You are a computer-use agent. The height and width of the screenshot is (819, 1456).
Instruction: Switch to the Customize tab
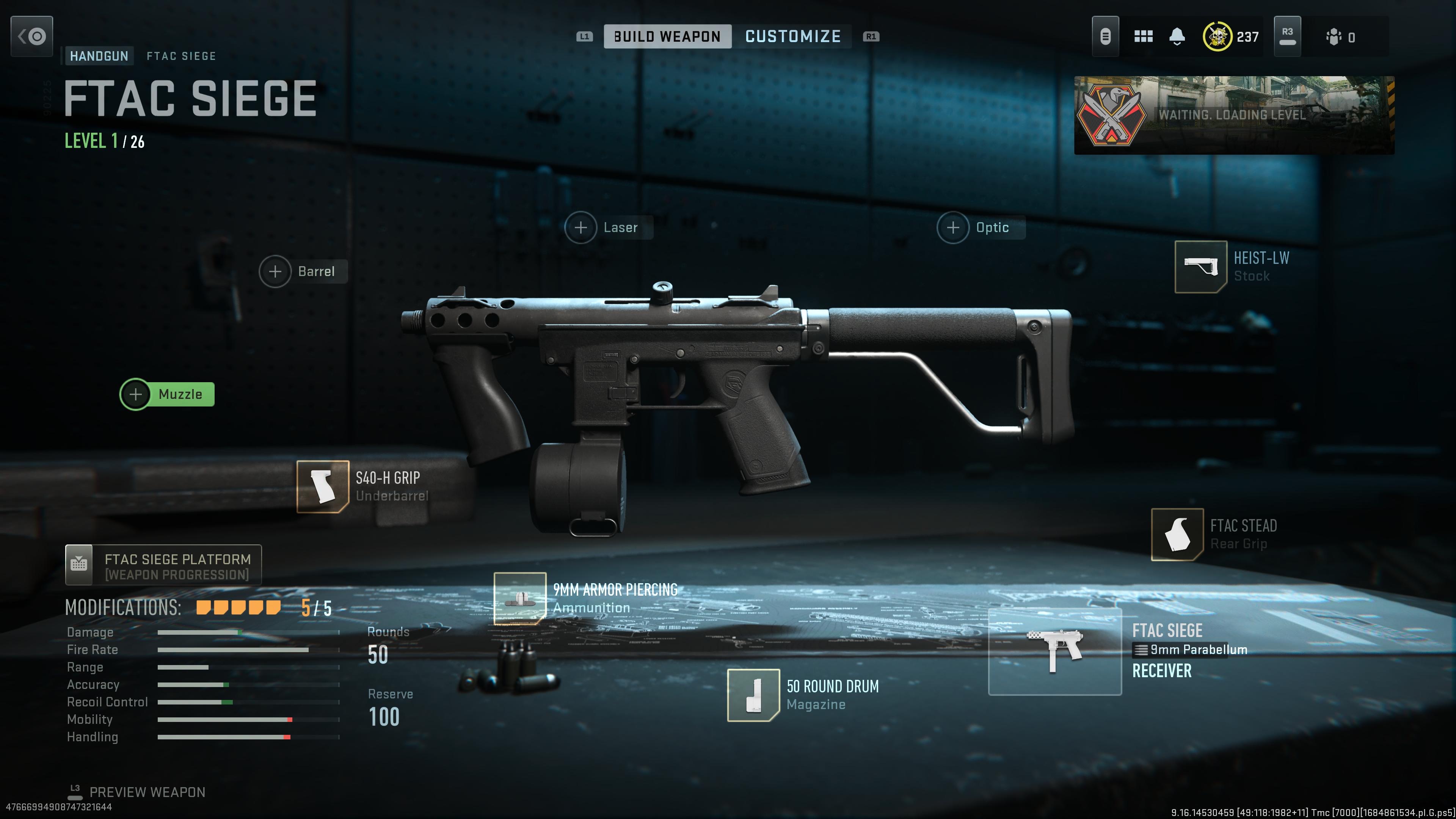792,37
